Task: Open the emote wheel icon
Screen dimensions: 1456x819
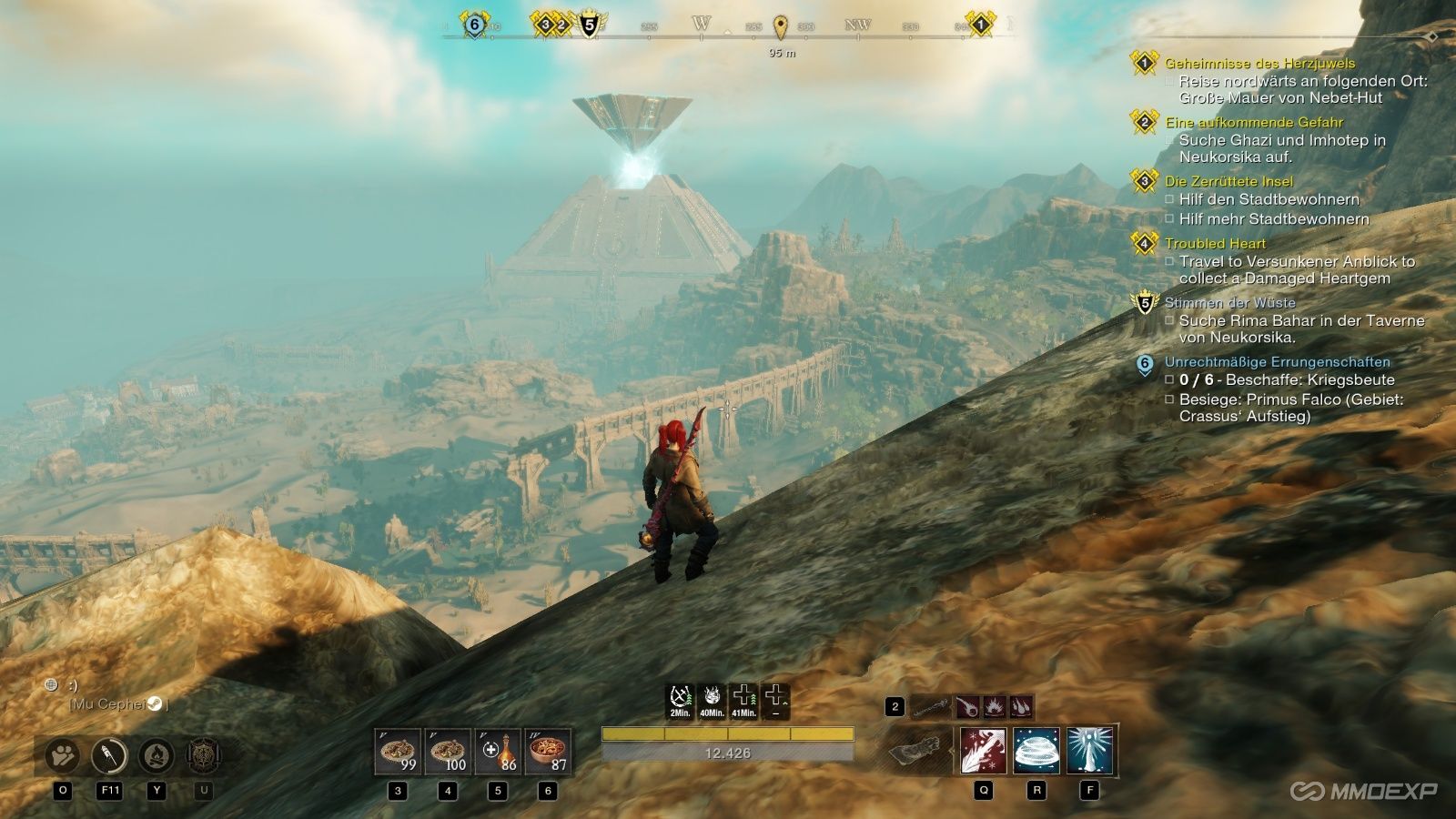Action: tap(63, 755)
